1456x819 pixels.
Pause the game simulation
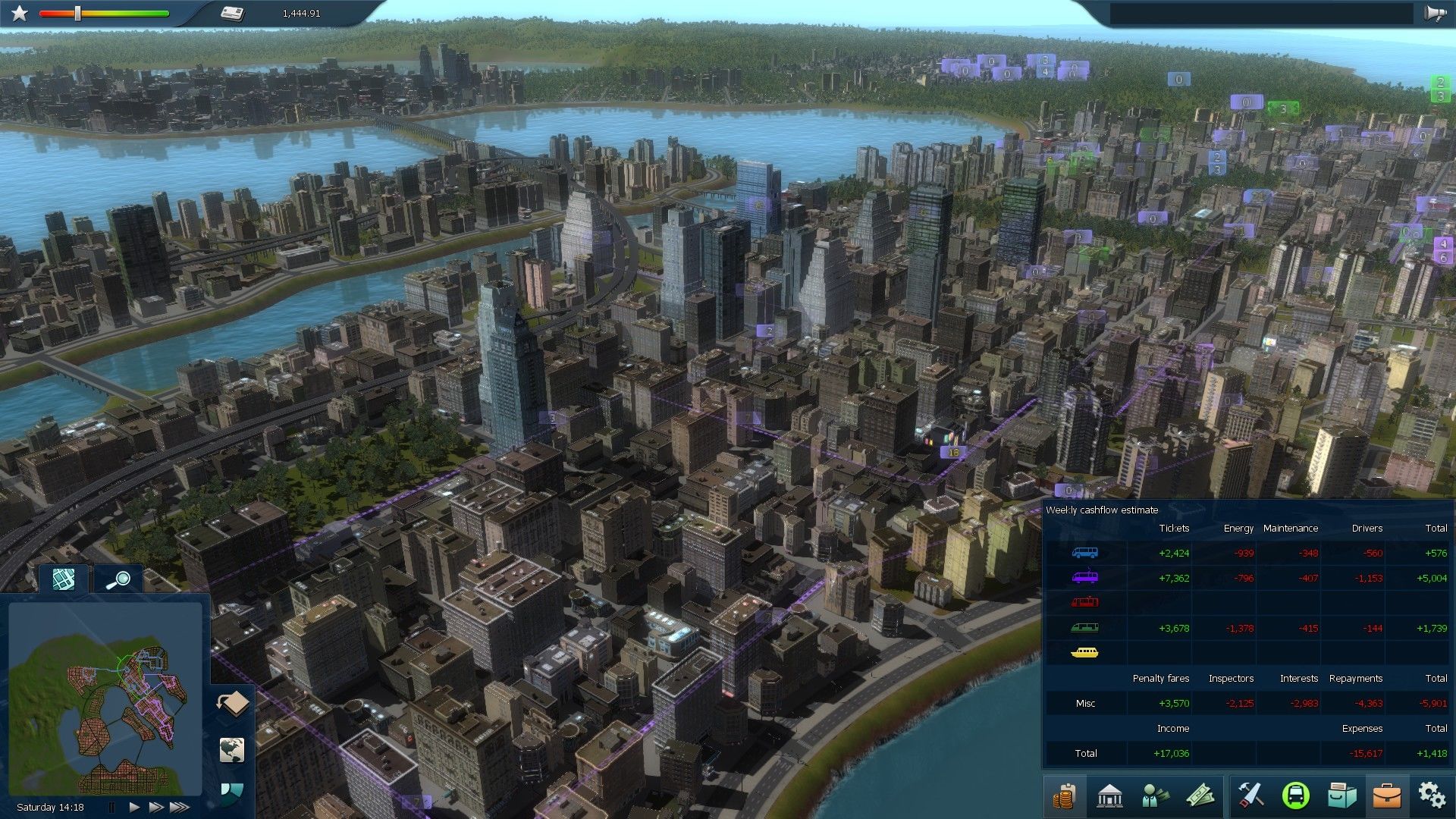click(x=112, y=807)
